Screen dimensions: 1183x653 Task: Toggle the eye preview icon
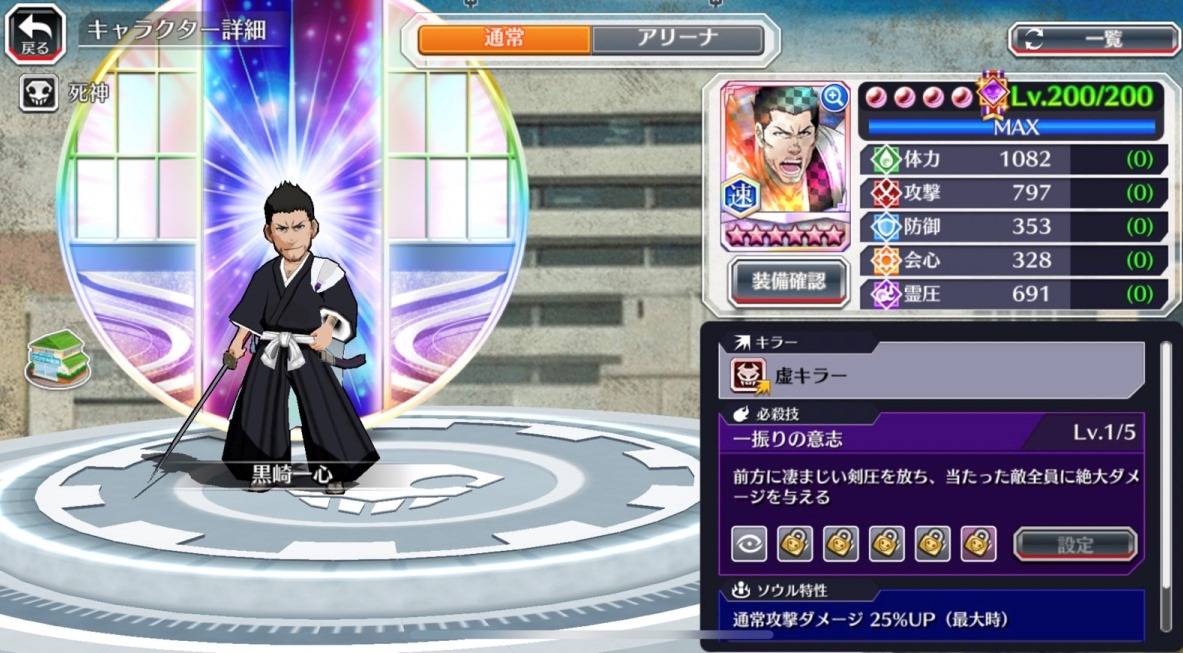(749, 544)
